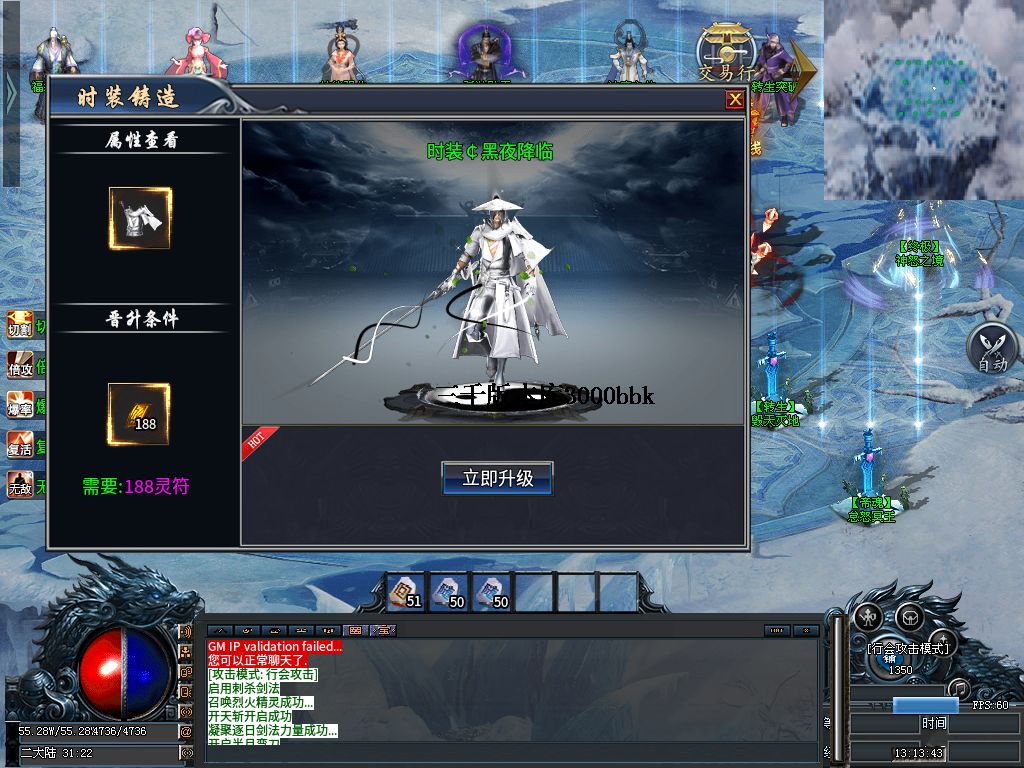Screen dimensions: 1024x768
Task: Activate the 无敌 buff icon
Action: 20,484
